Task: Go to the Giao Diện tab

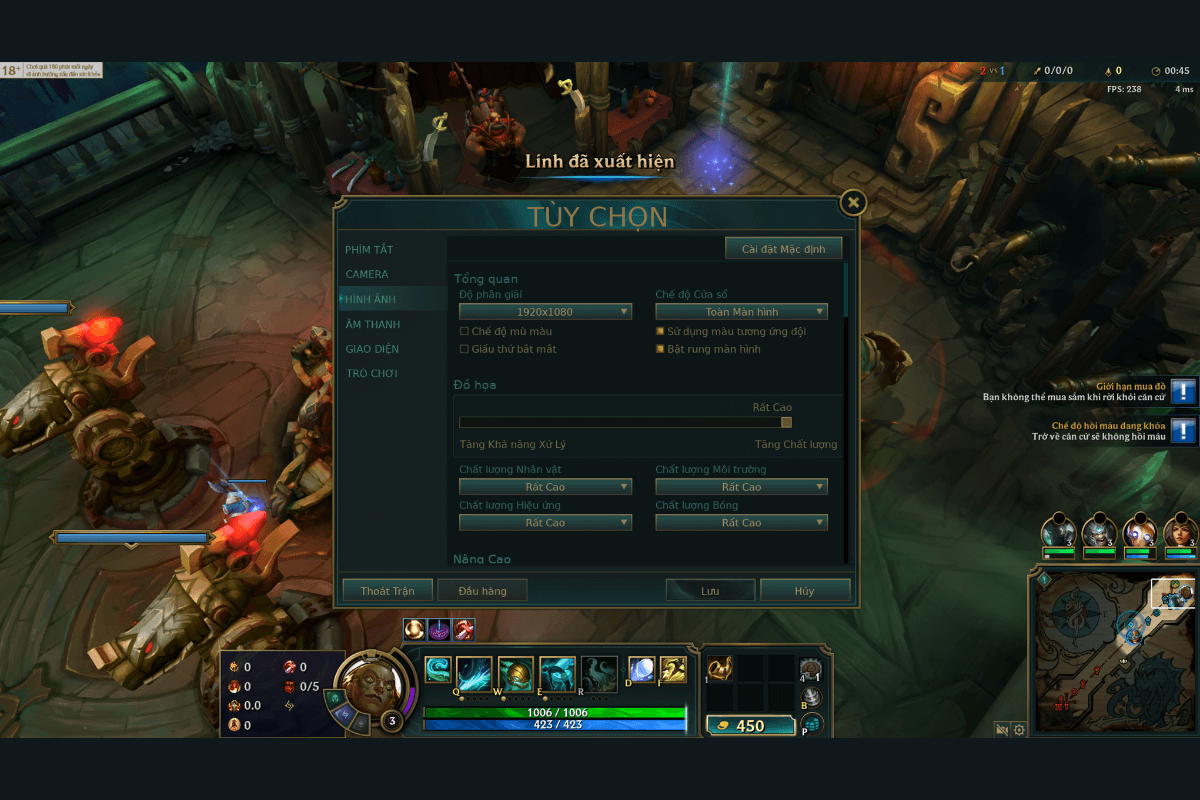Action: [x=372, y=349]
